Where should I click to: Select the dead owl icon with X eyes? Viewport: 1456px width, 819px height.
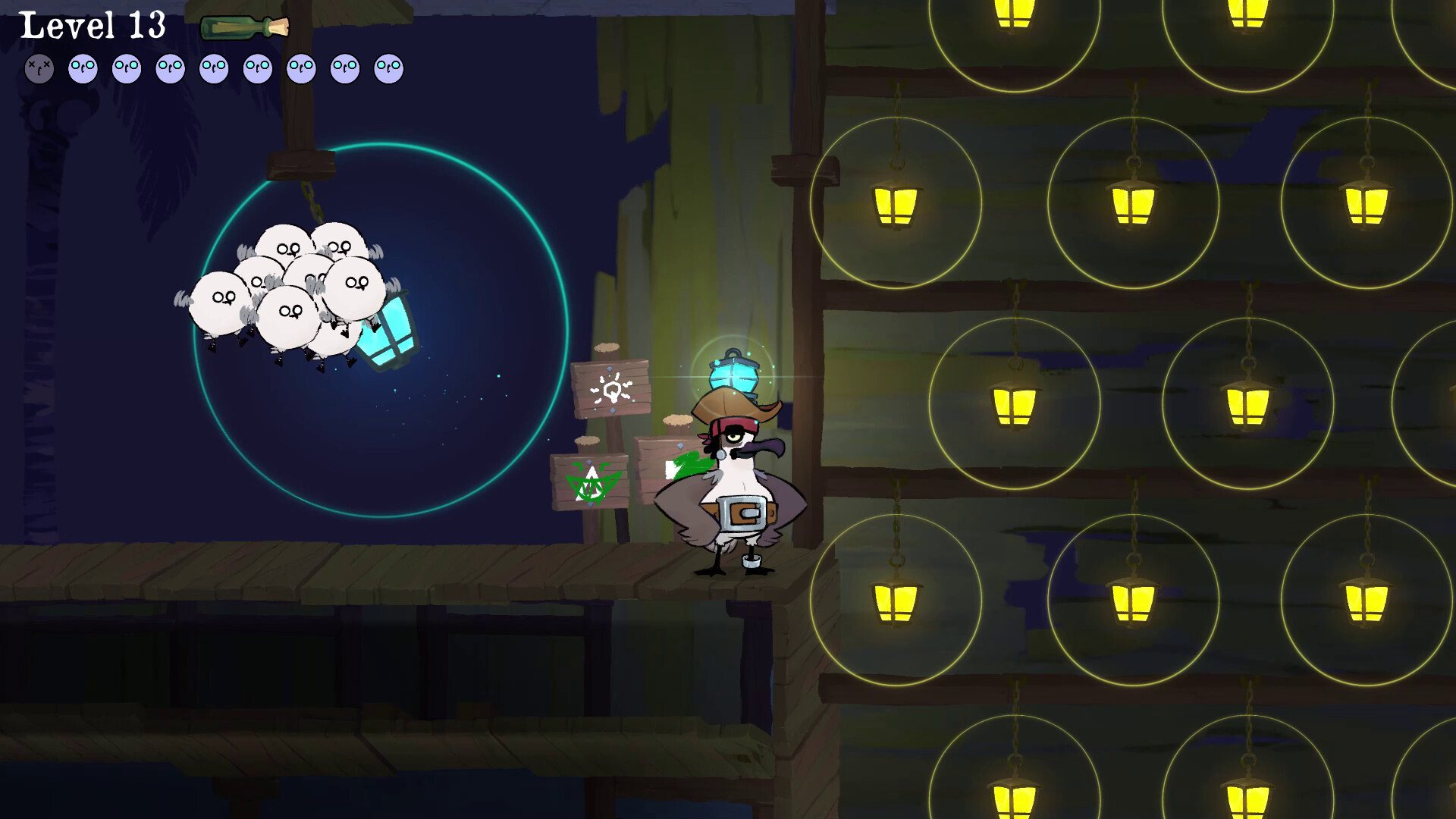click(x=39, y=69)
